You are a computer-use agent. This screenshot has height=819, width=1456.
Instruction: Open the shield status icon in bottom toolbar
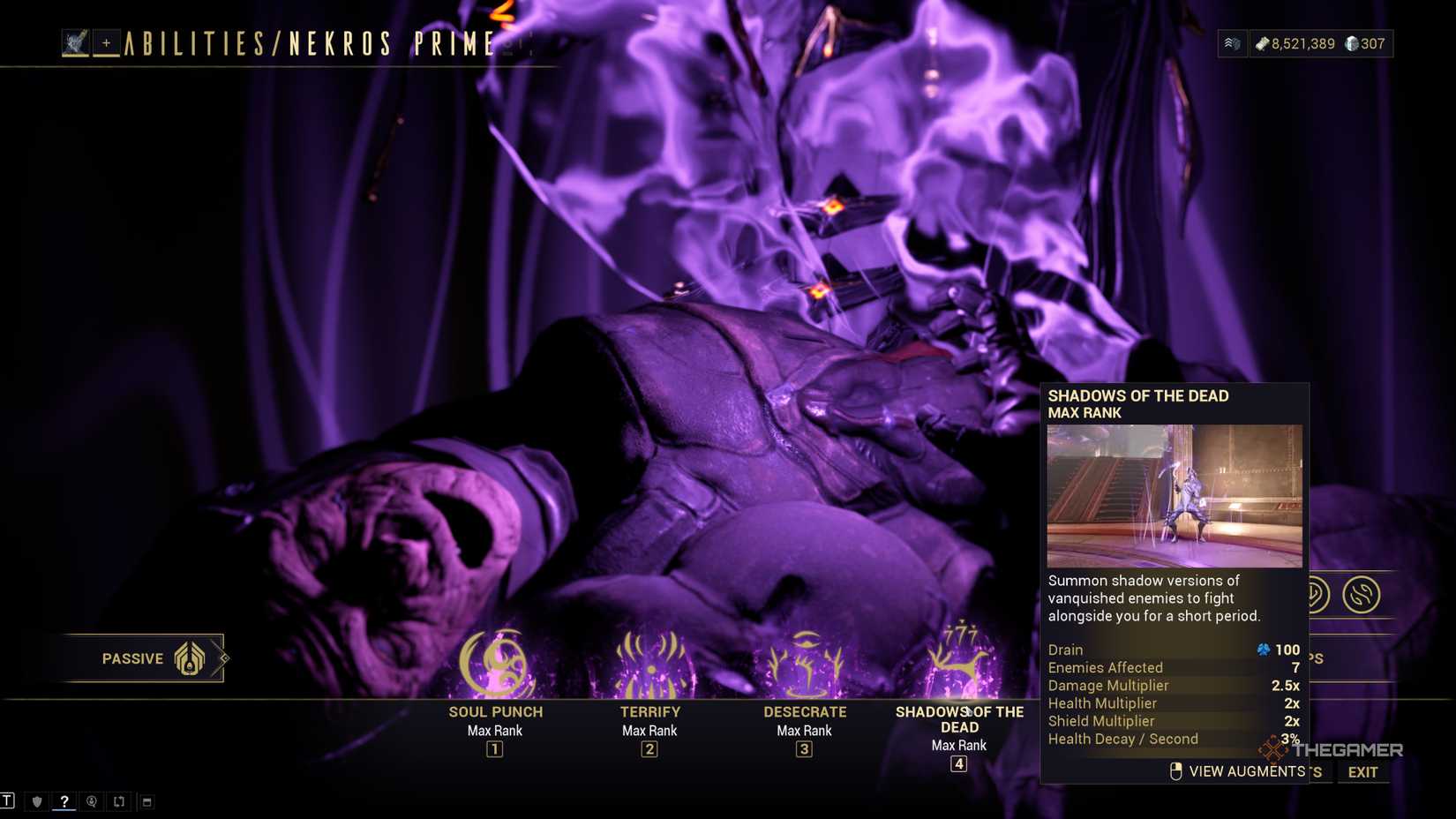35,801
